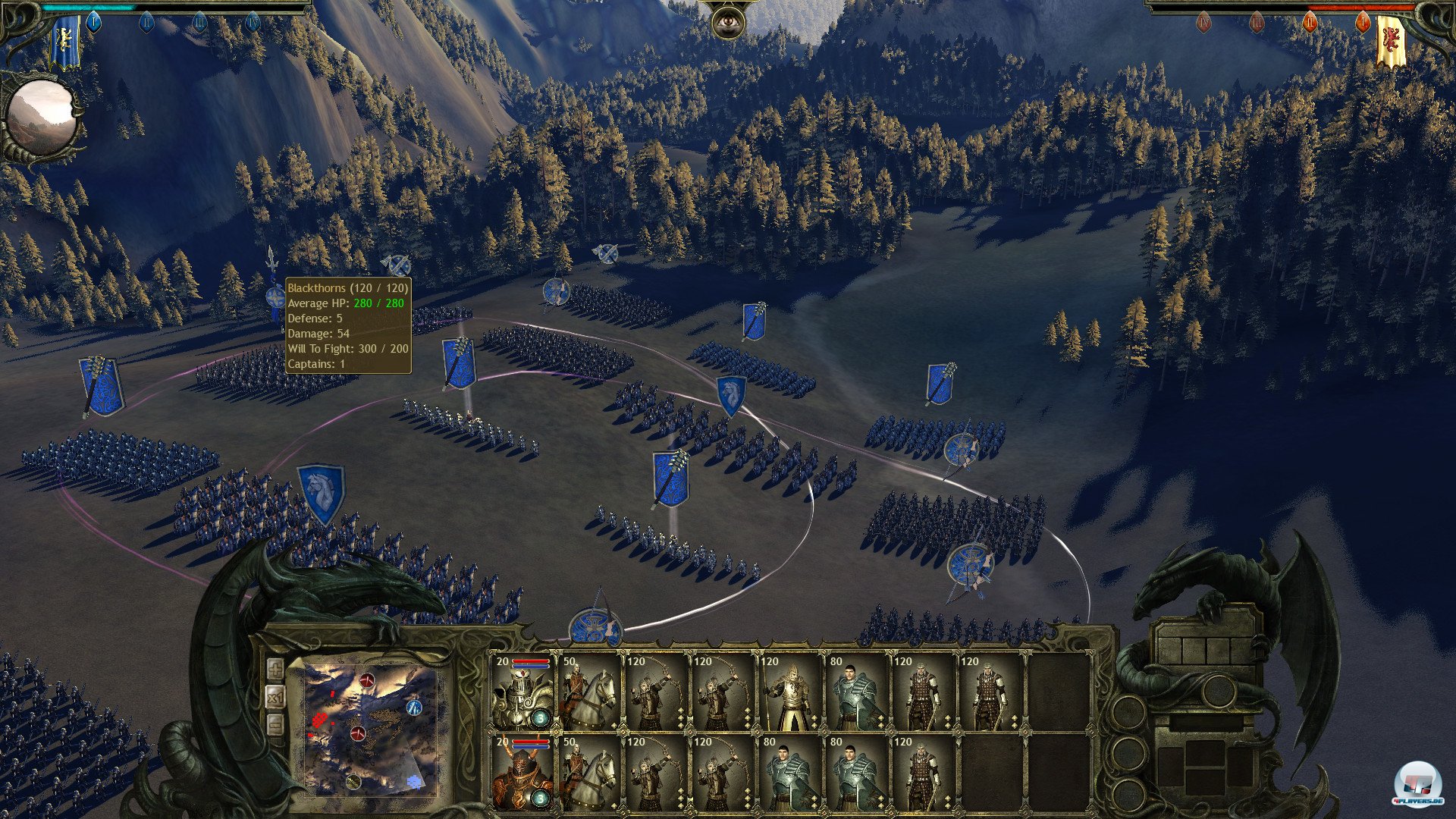Screen dimensions: 1456x819
Task: Click red diamond marker II on enemy morale bar
Action: tap(1310, 23)
